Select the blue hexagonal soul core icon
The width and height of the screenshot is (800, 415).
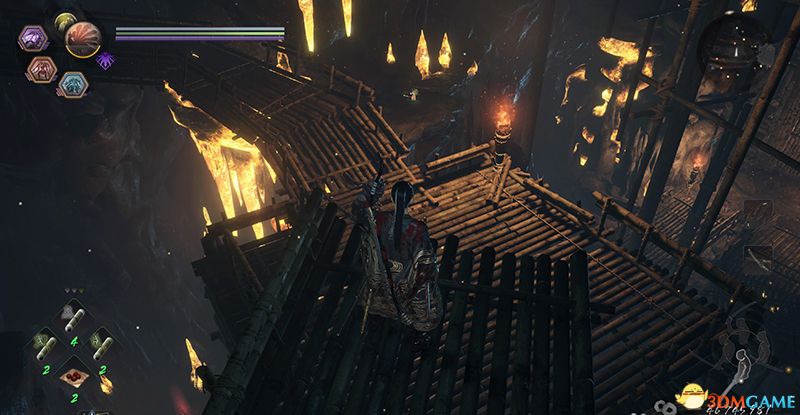70,84
